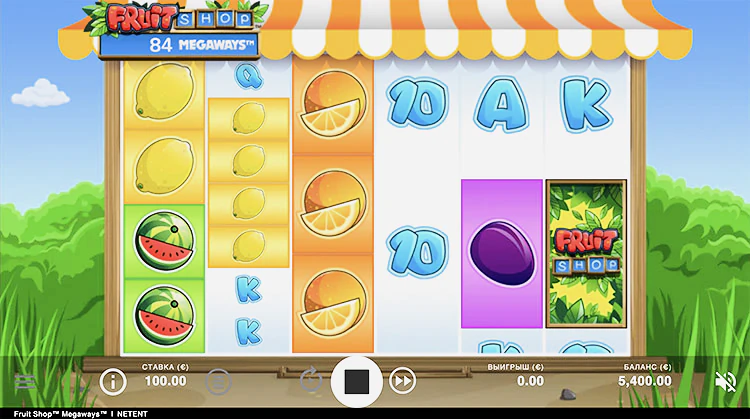Open the game info panel
The height and width of the screenshot is (419, 750).
click(x=113, y=381)
